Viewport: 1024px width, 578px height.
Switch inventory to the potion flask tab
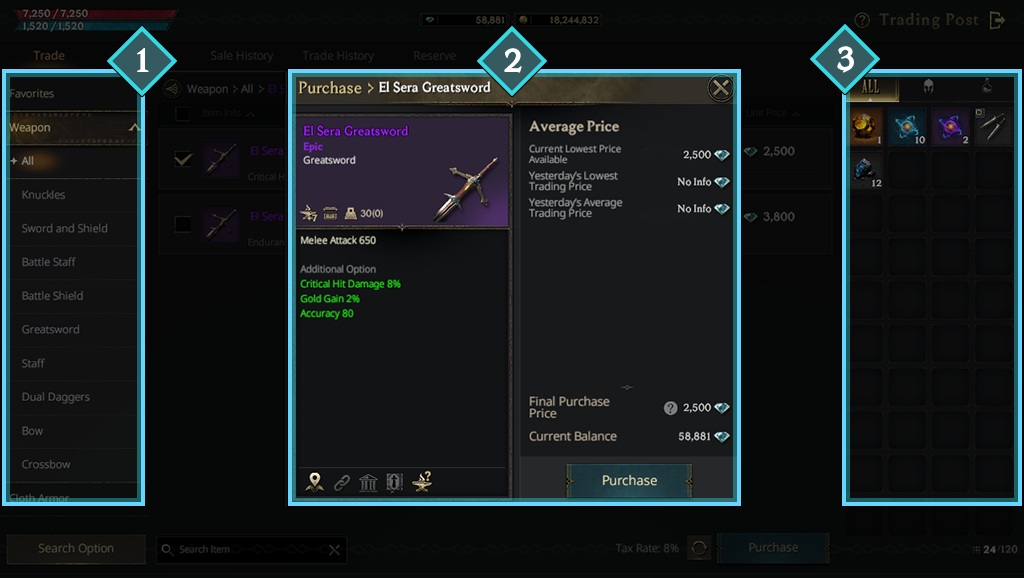click(985, 88)
